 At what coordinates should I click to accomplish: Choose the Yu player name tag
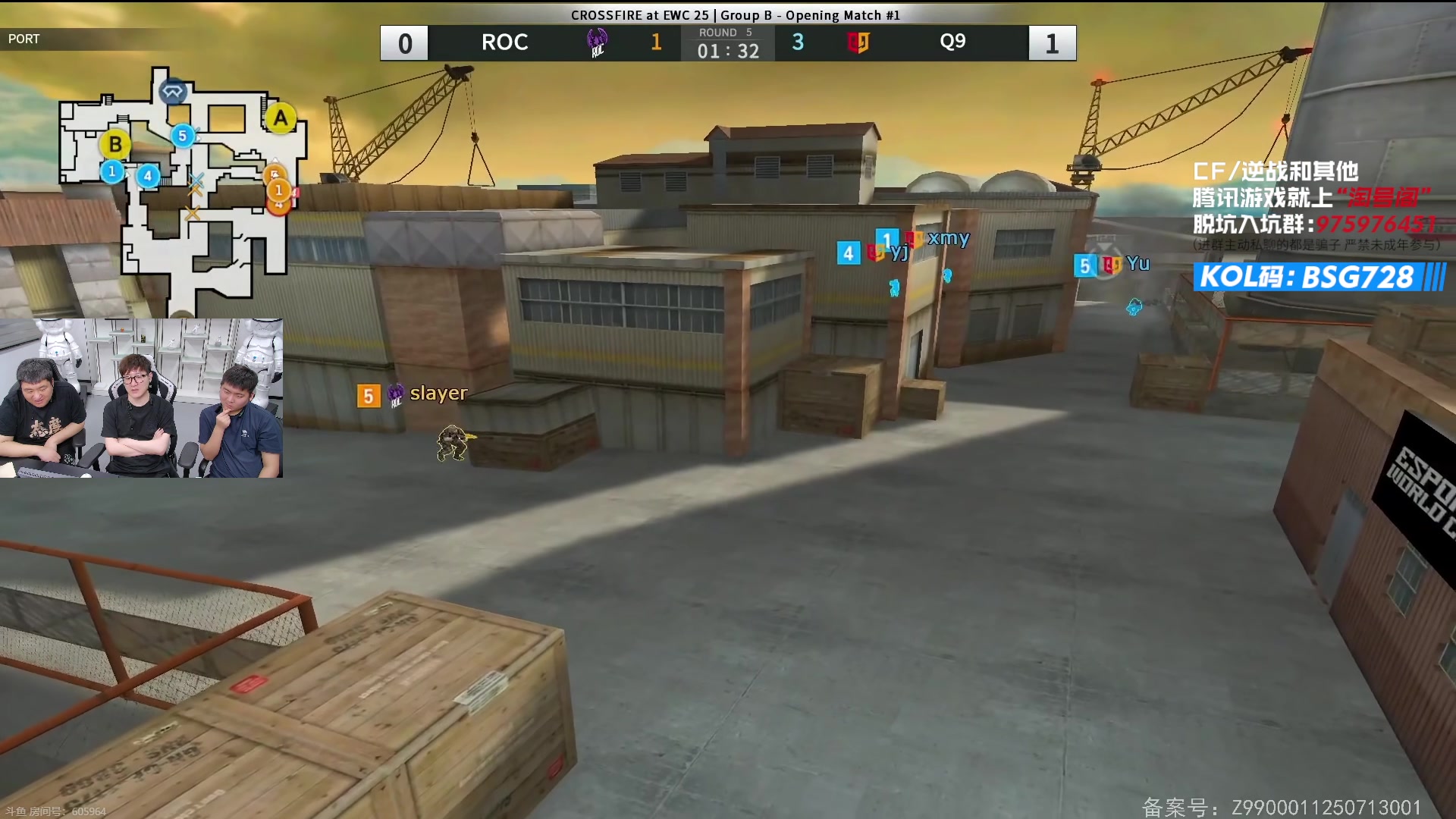pos(1137,264)
